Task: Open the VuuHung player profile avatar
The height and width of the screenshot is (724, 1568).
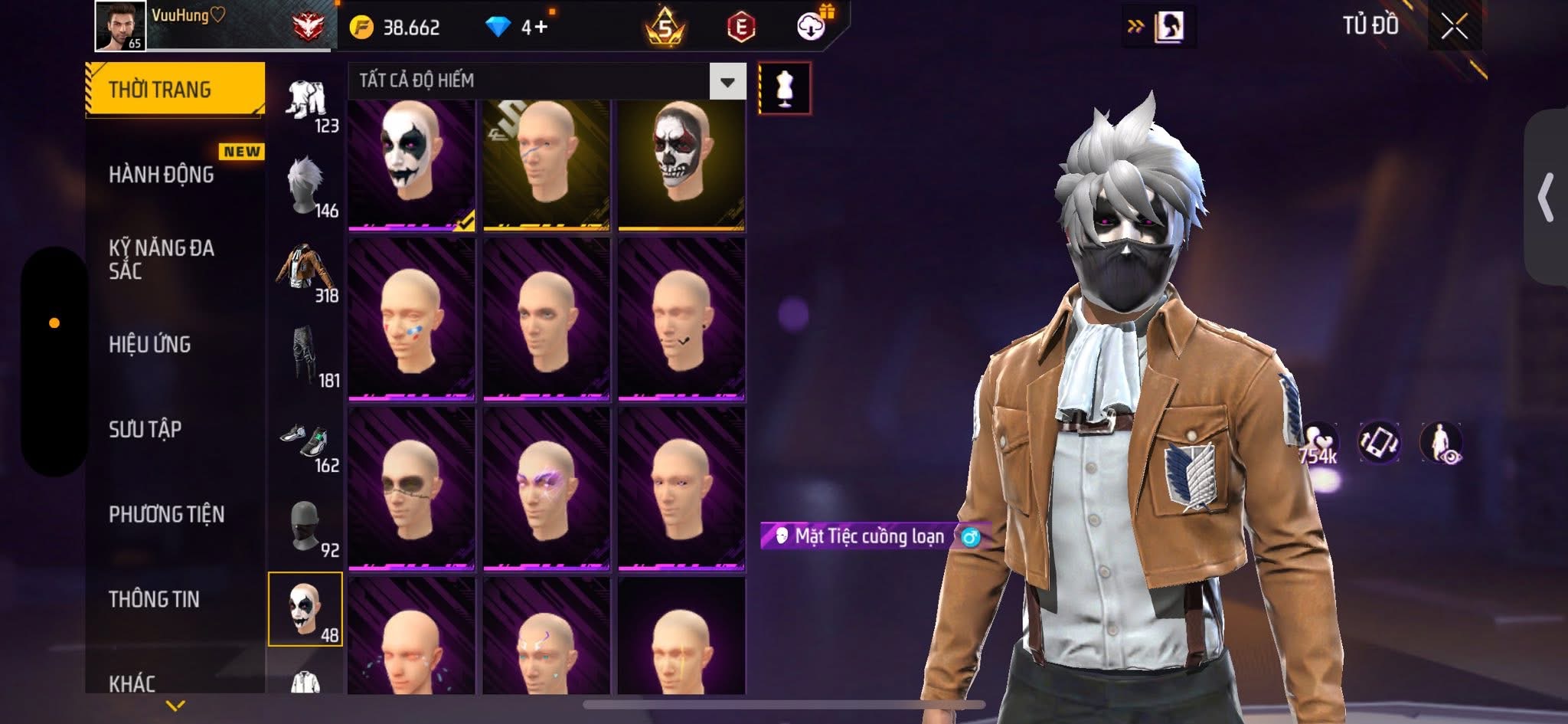Action: pos(120,26)
